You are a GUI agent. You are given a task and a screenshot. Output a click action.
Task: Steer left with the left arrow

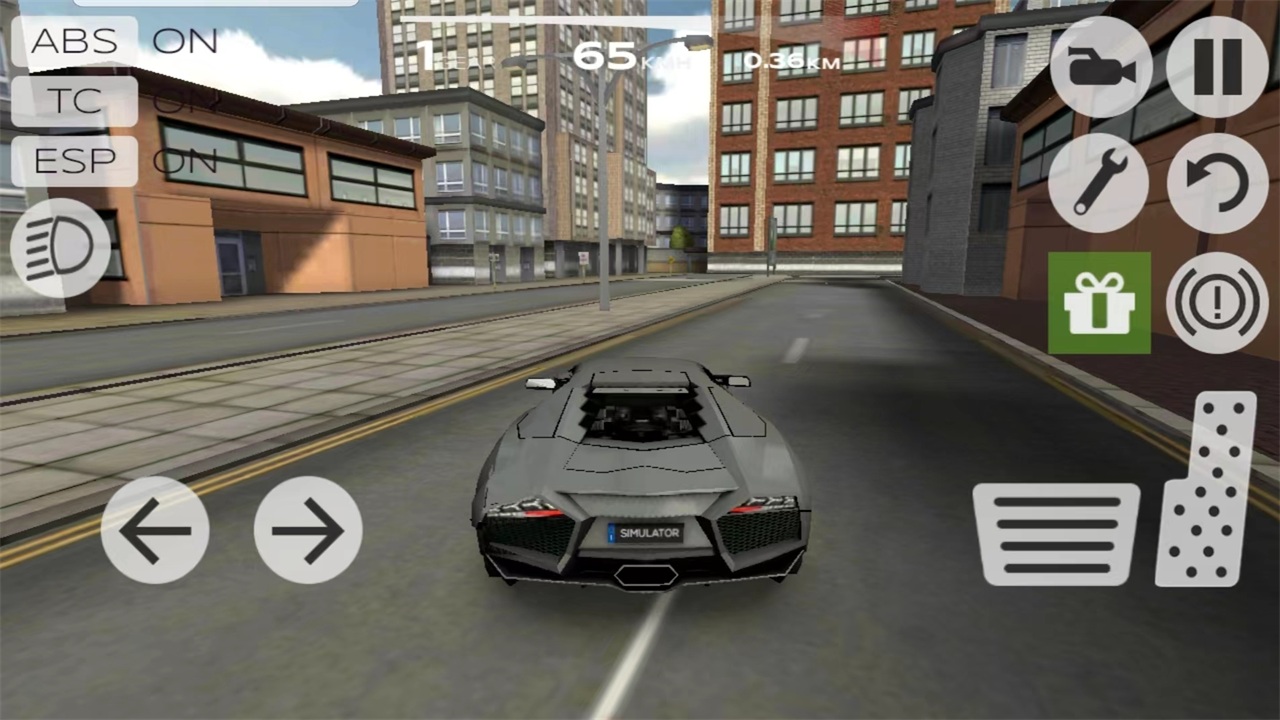click(x=155, y=530)
